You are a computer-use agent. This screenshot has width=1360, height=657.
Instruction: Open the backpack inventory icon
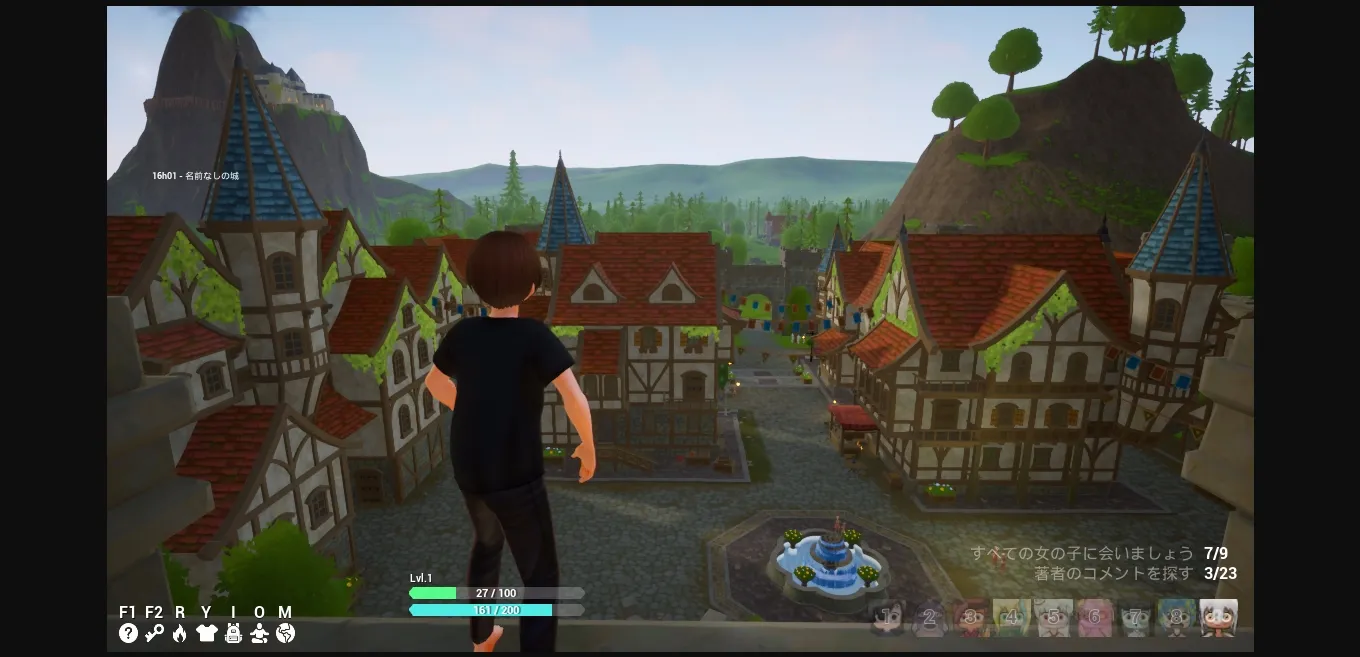coord(233,633)
